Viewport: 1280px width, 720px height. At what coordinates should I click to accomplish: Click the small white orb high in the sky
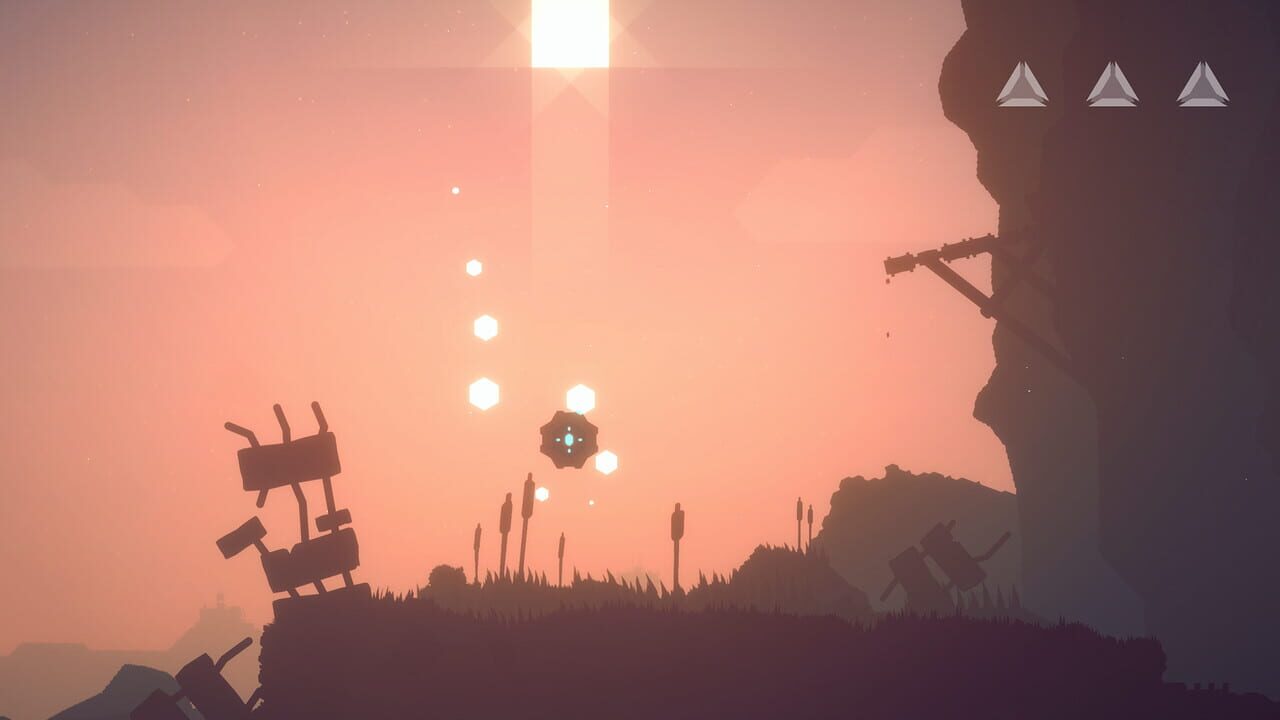click(454, 190)
